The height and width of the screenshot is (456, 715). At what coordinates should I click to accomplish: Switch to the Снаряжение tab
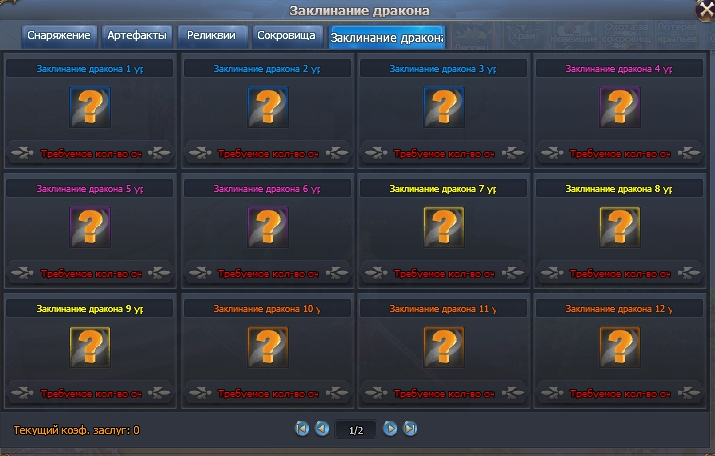(x=59, y=36)
